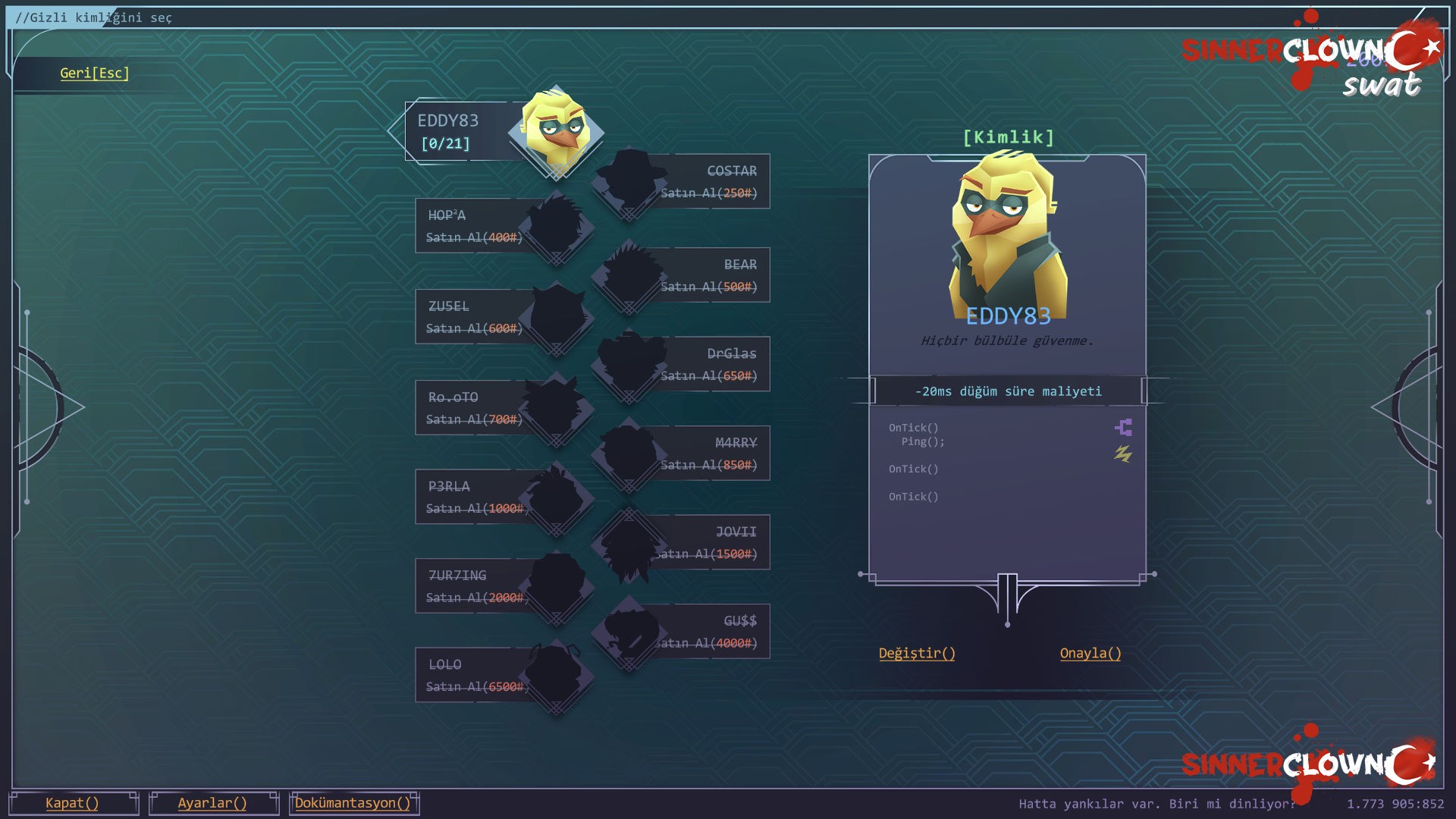Select the DrGlas identity entry

click(x=708, y=365)
